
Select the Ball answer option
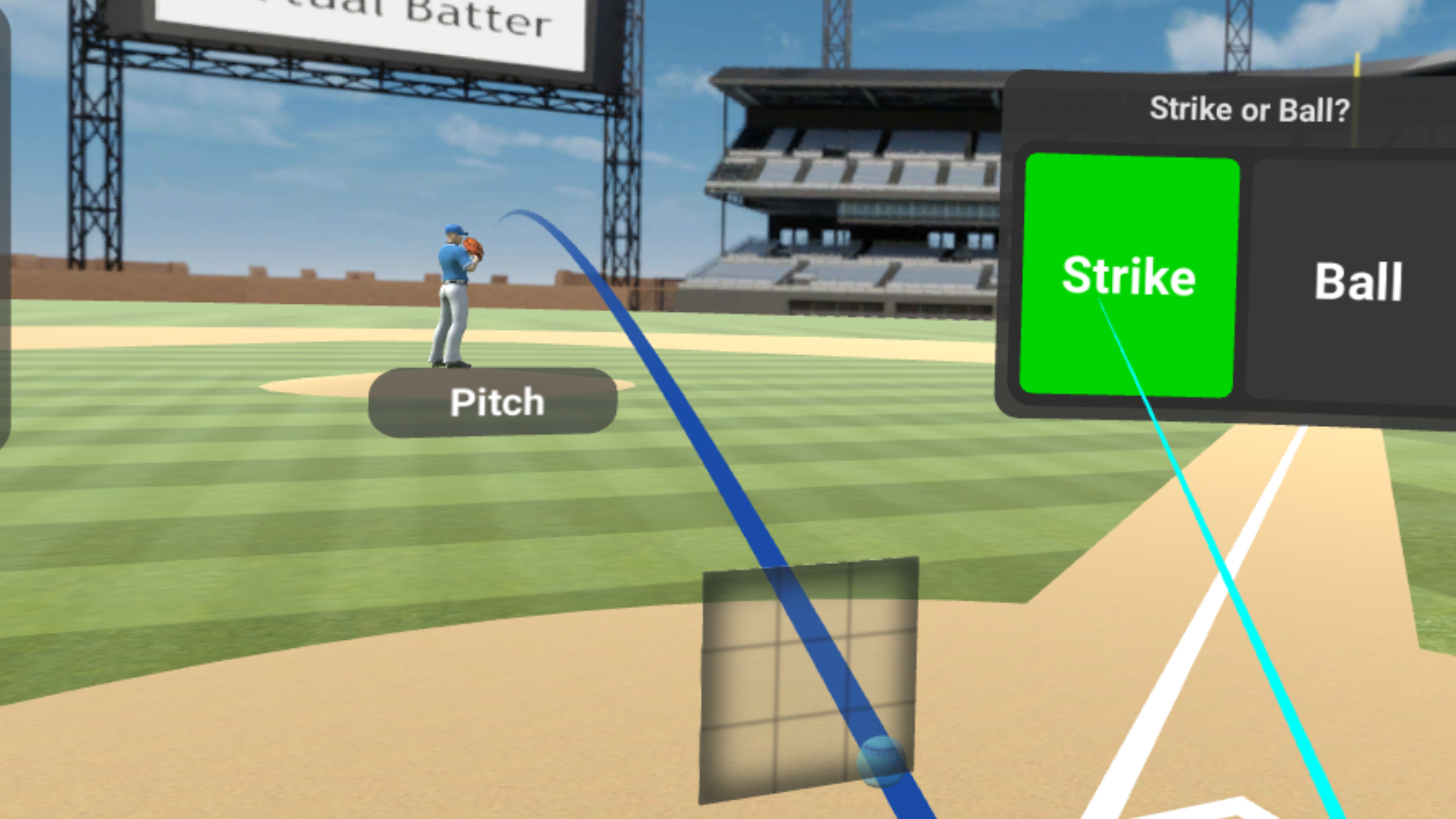[1357, 281]
